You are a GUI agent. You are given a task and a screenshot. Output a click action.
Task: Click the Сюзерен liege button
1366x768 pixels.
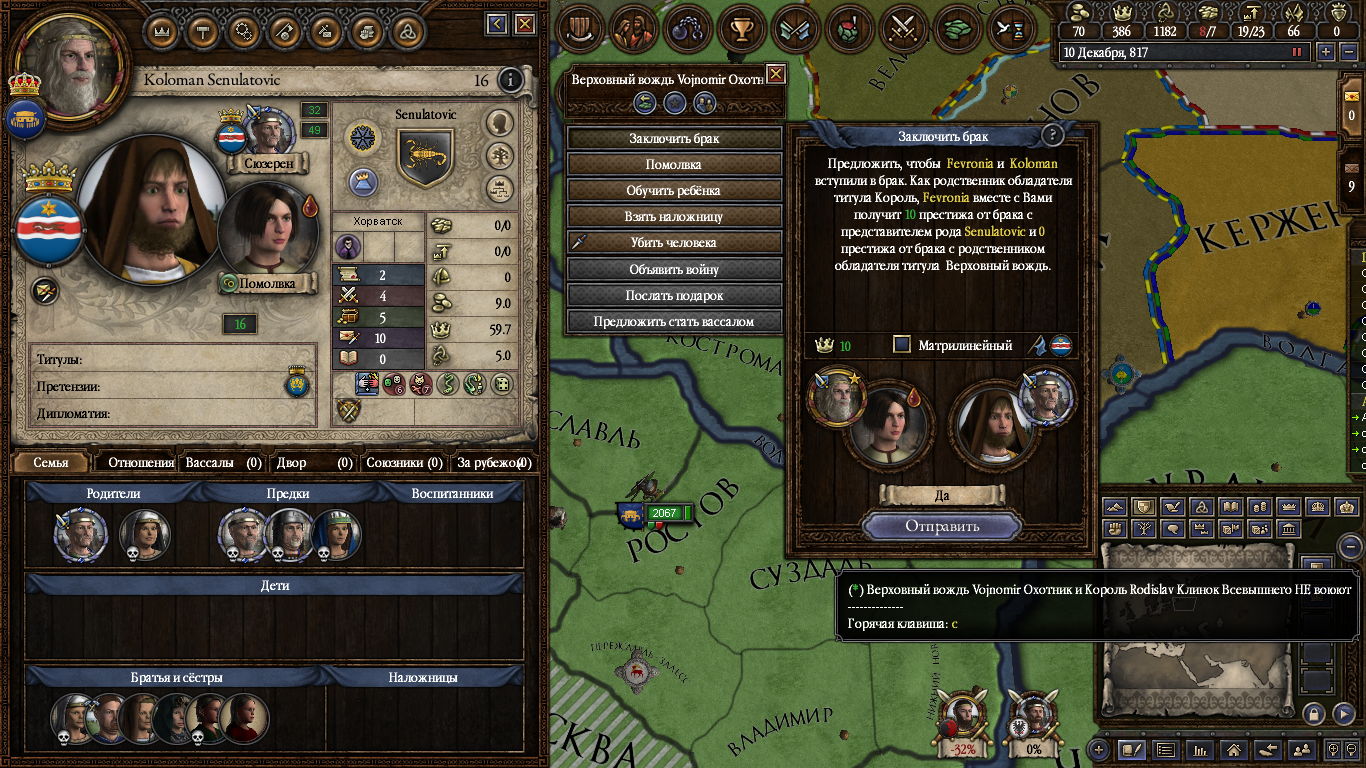[x=267, y=163]
